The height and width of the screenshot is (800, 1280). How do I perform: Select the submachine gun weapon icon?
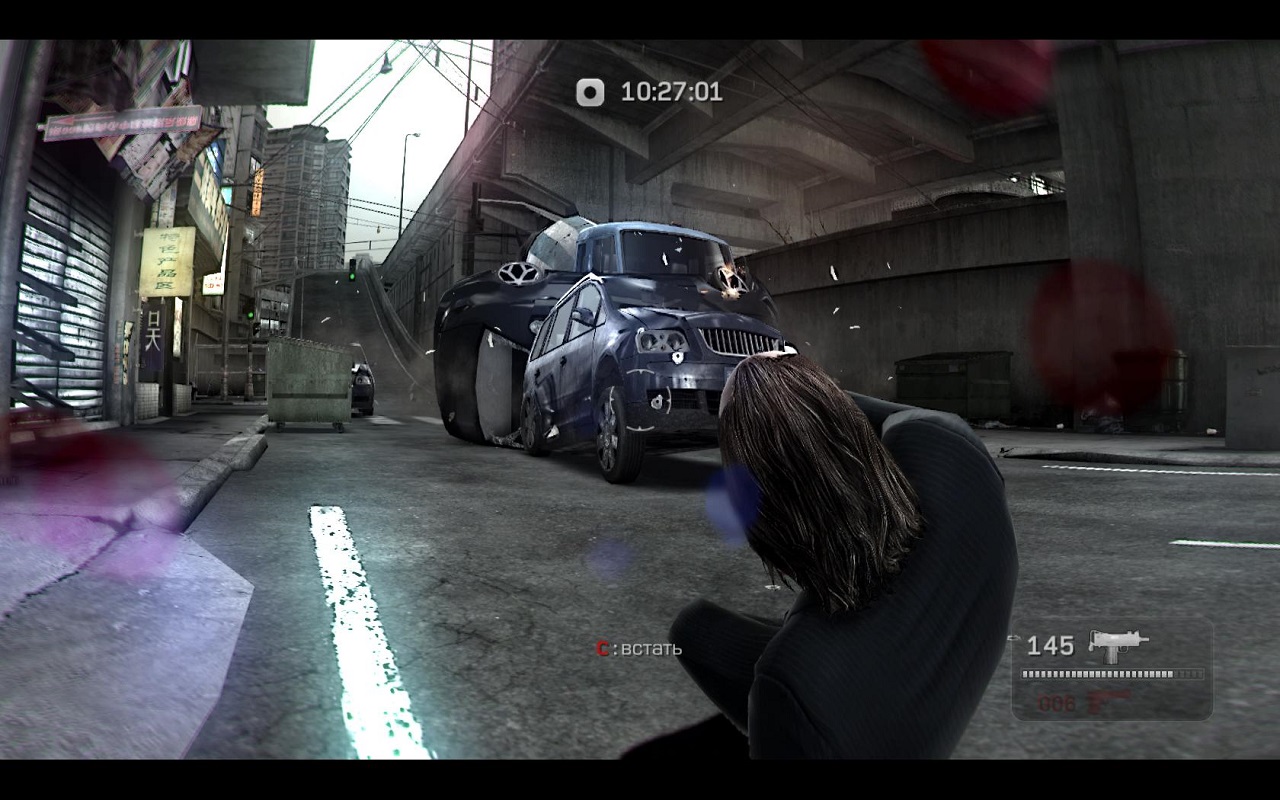[1117, 644]
